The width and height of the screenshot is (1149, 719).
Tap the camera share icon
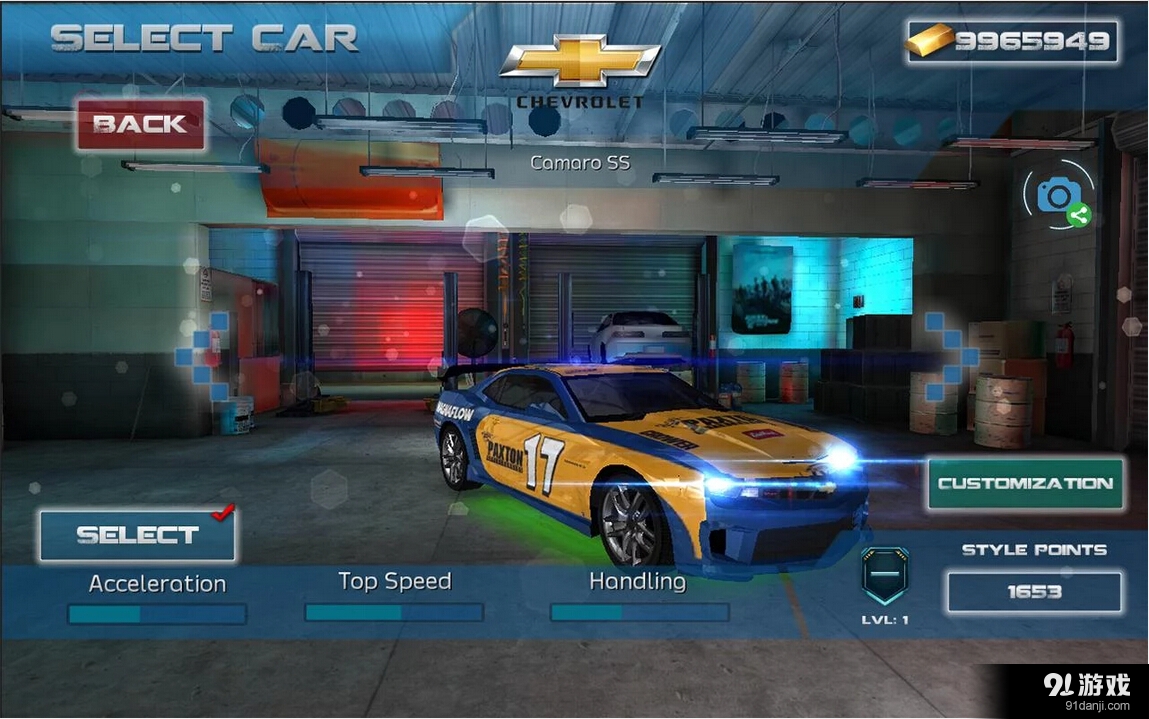click(1060, 196)
